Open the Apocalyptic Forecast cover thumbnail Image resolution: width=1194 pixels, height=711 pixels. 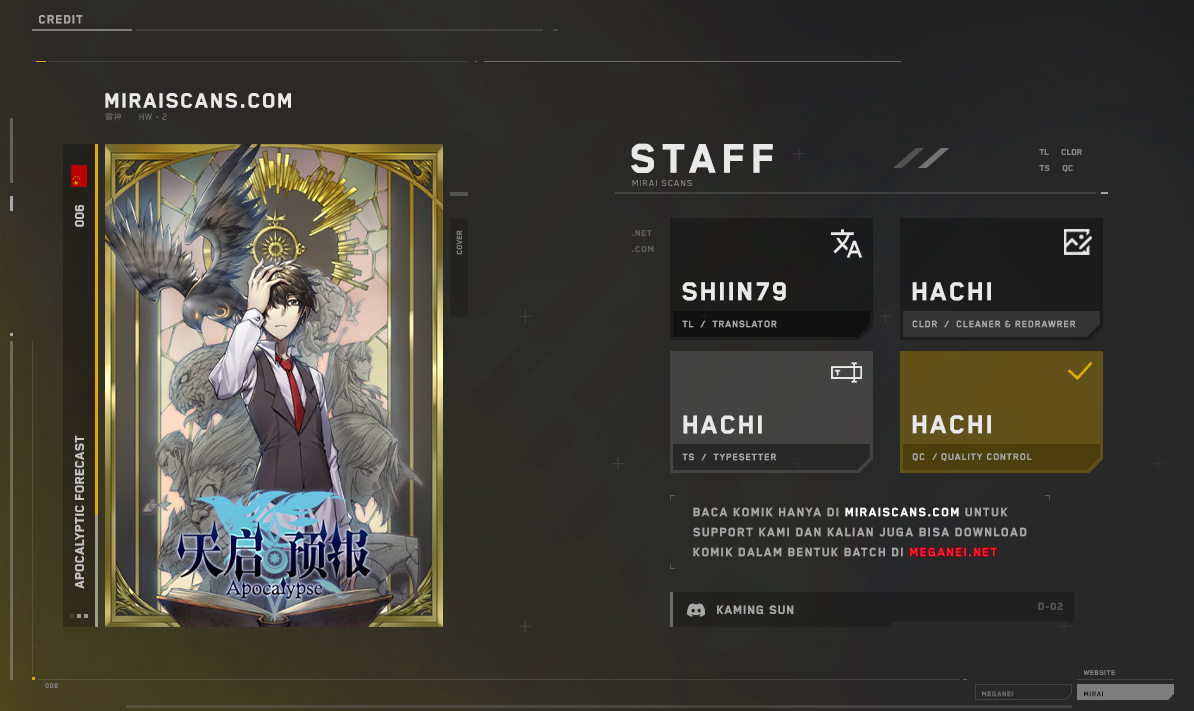click(x=273, y=386)
